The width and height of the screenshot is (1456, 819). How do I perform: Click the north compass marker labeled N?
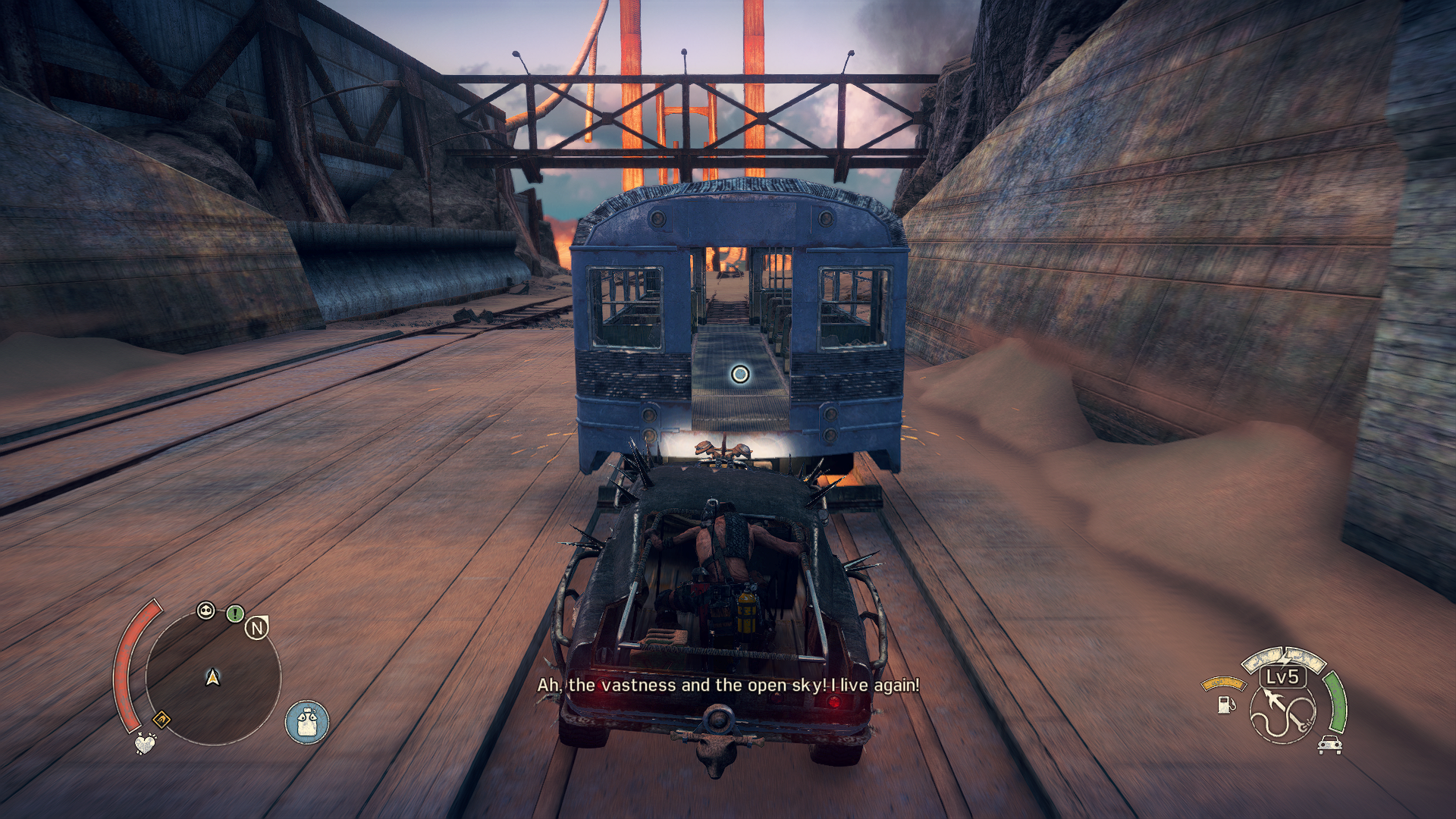coord(257,628)
